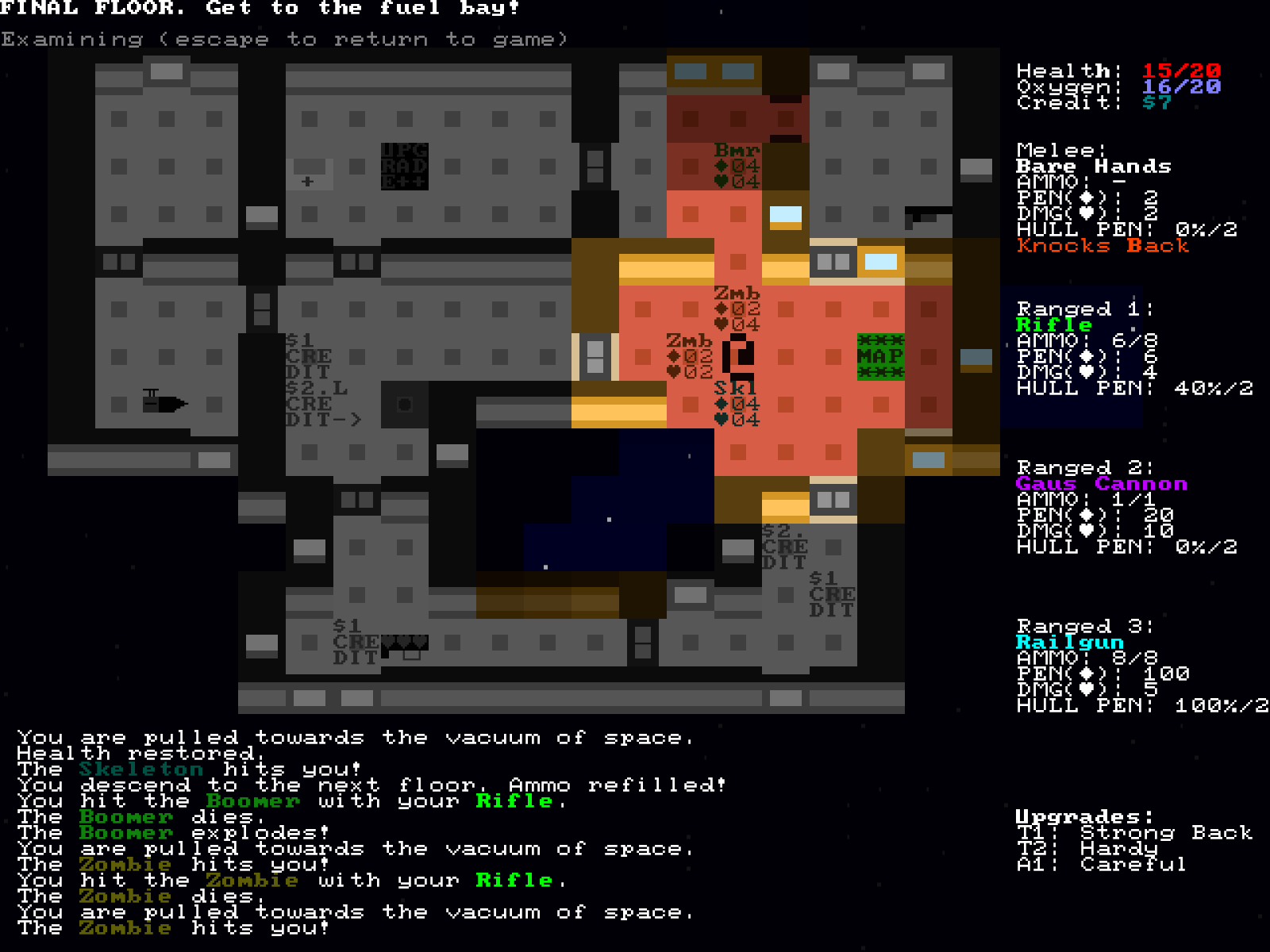Toggle the Rifle as active ranged weapon
Image resolution: width=1270 pixels, height=952 pixels.
click(1056, 324)
